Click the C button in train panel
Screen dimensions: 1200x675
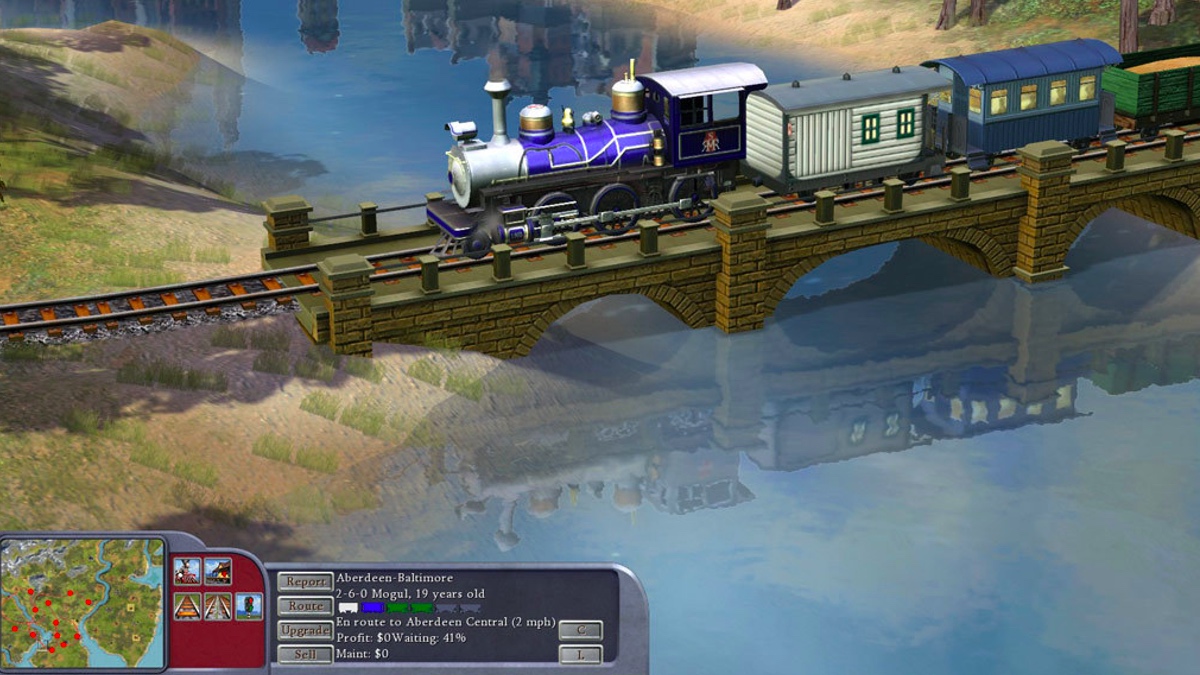pyautogui.click(x=580, y=630)
